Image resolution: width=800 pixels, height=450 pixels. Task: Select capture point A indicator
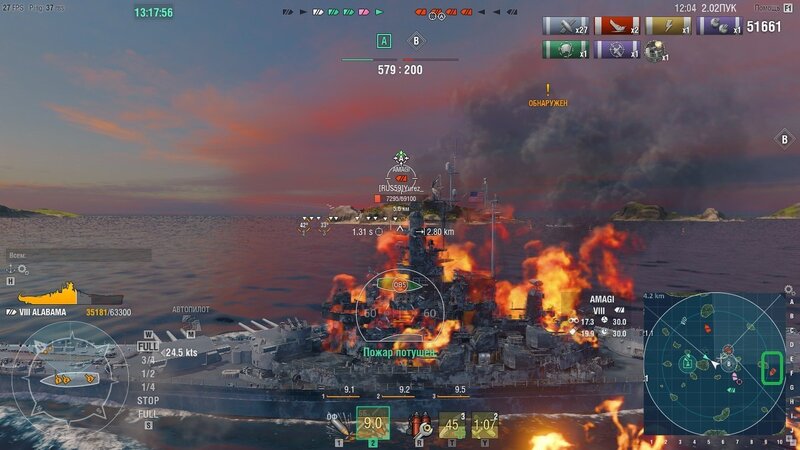[x=384, y=41]
